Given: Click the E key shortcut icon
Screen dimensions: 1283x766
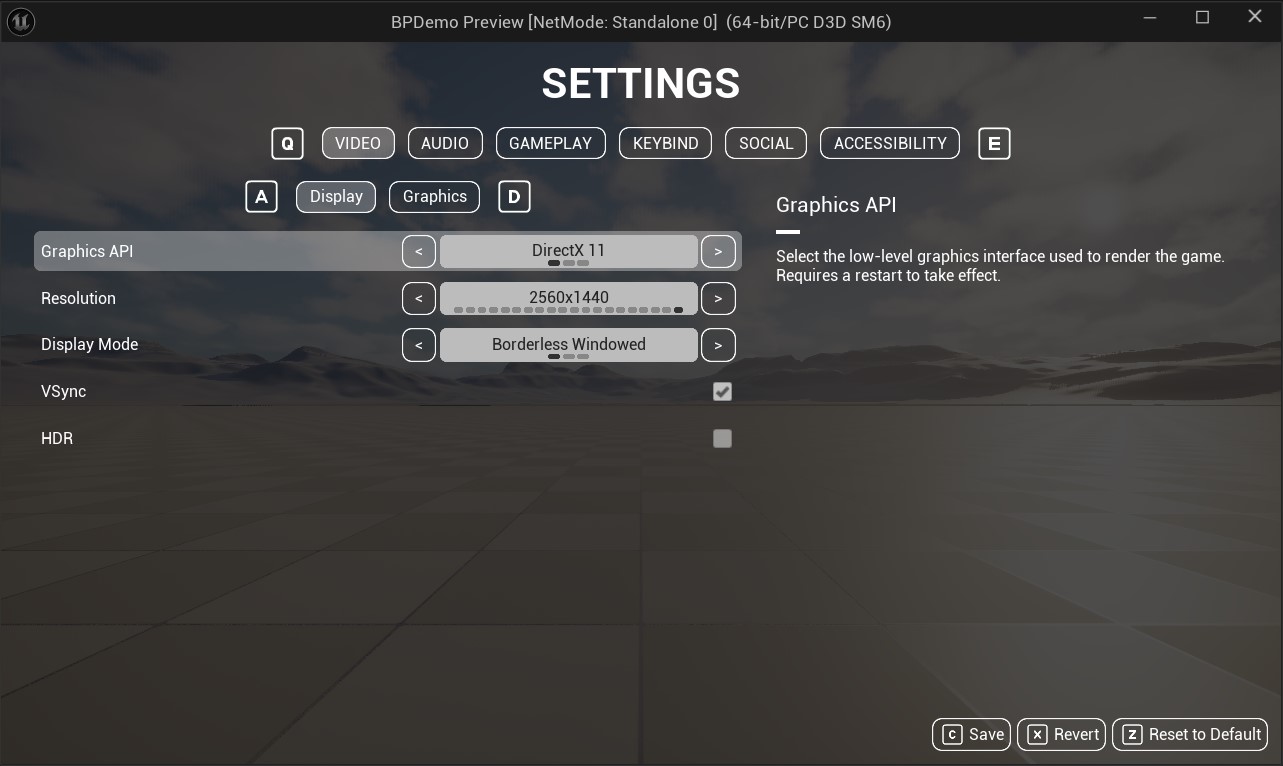Looking at the screenshot, I should tap(994, 143).
